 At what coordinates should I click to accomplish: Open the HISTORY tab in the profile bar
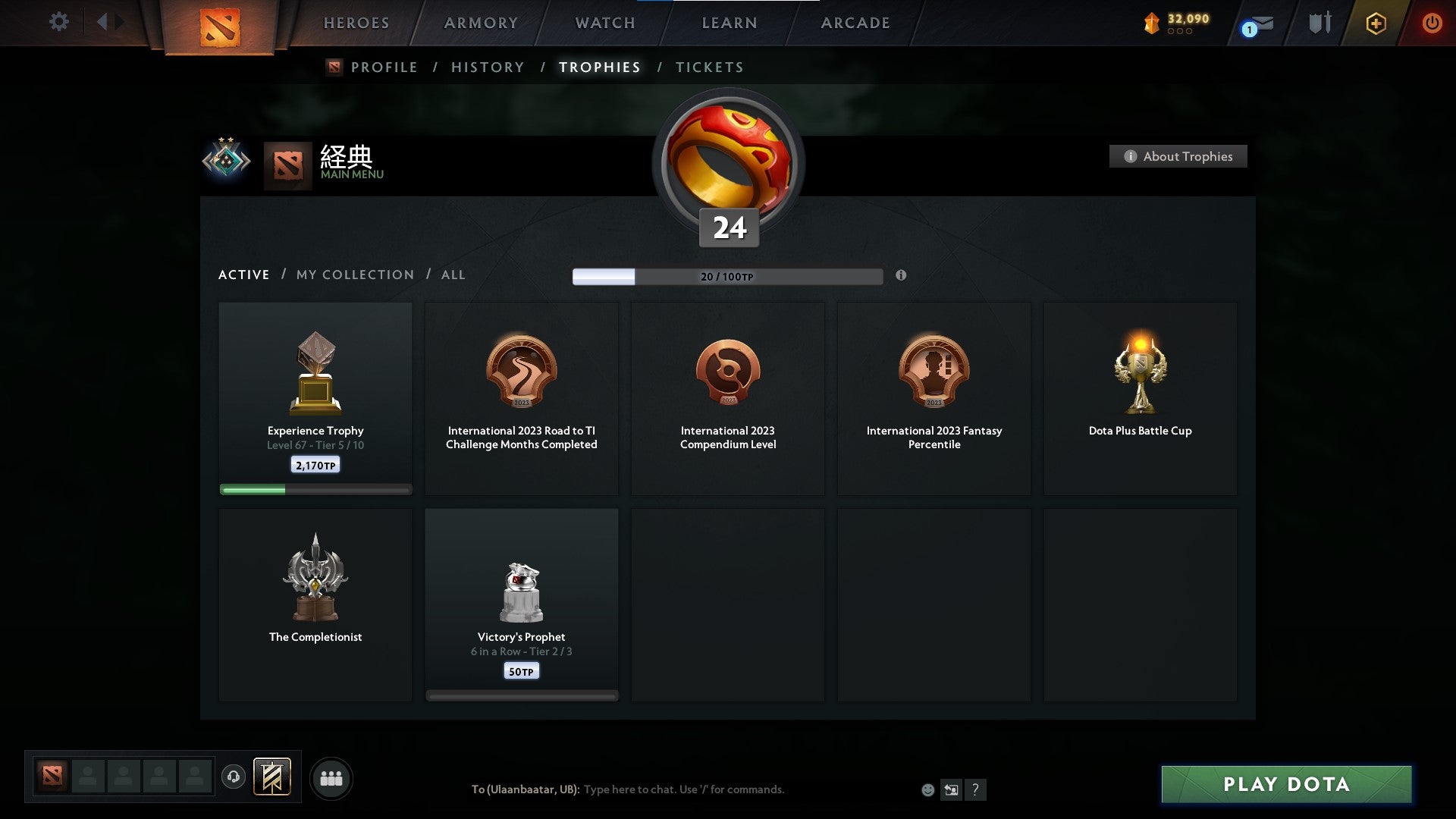(x=487, y=67)
